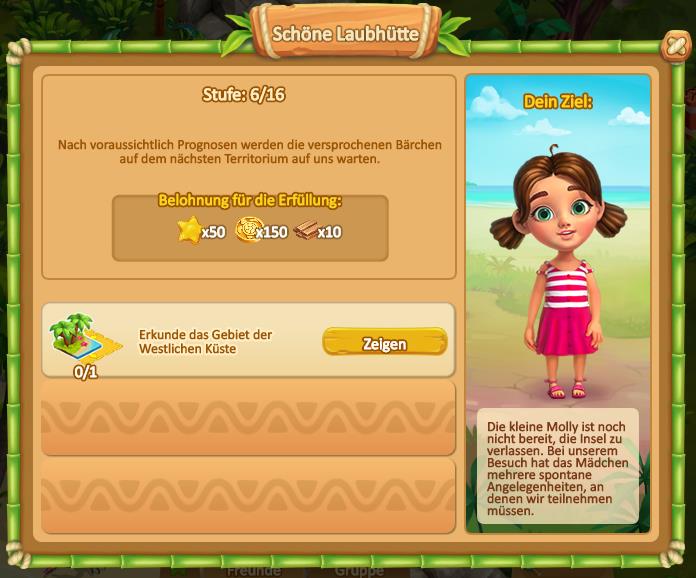
Task: Click the wood planks reward icon
Action: click(305, 231)
